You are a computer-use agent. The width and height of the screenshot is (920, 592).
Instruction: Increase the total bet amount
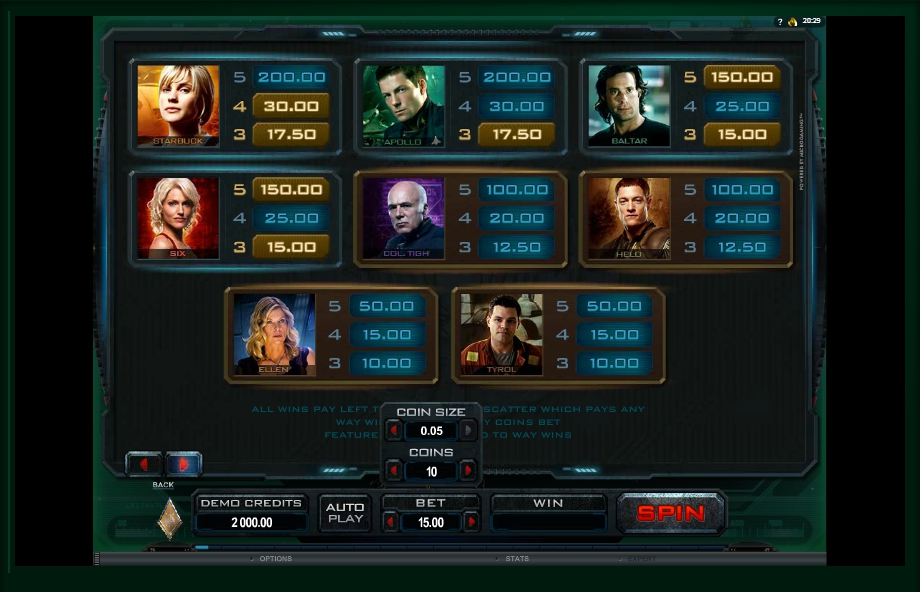coord(471,522)
